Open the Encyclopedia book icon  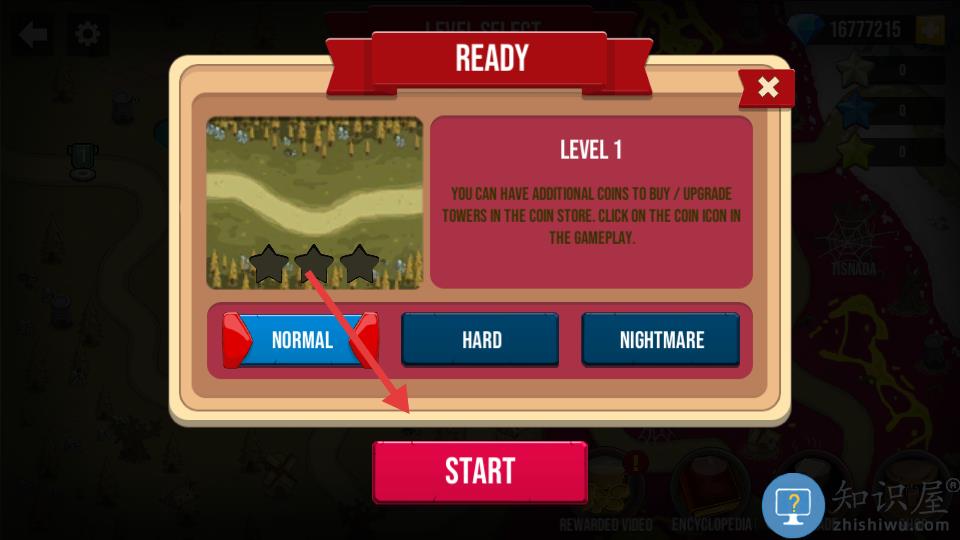(711, 490)
